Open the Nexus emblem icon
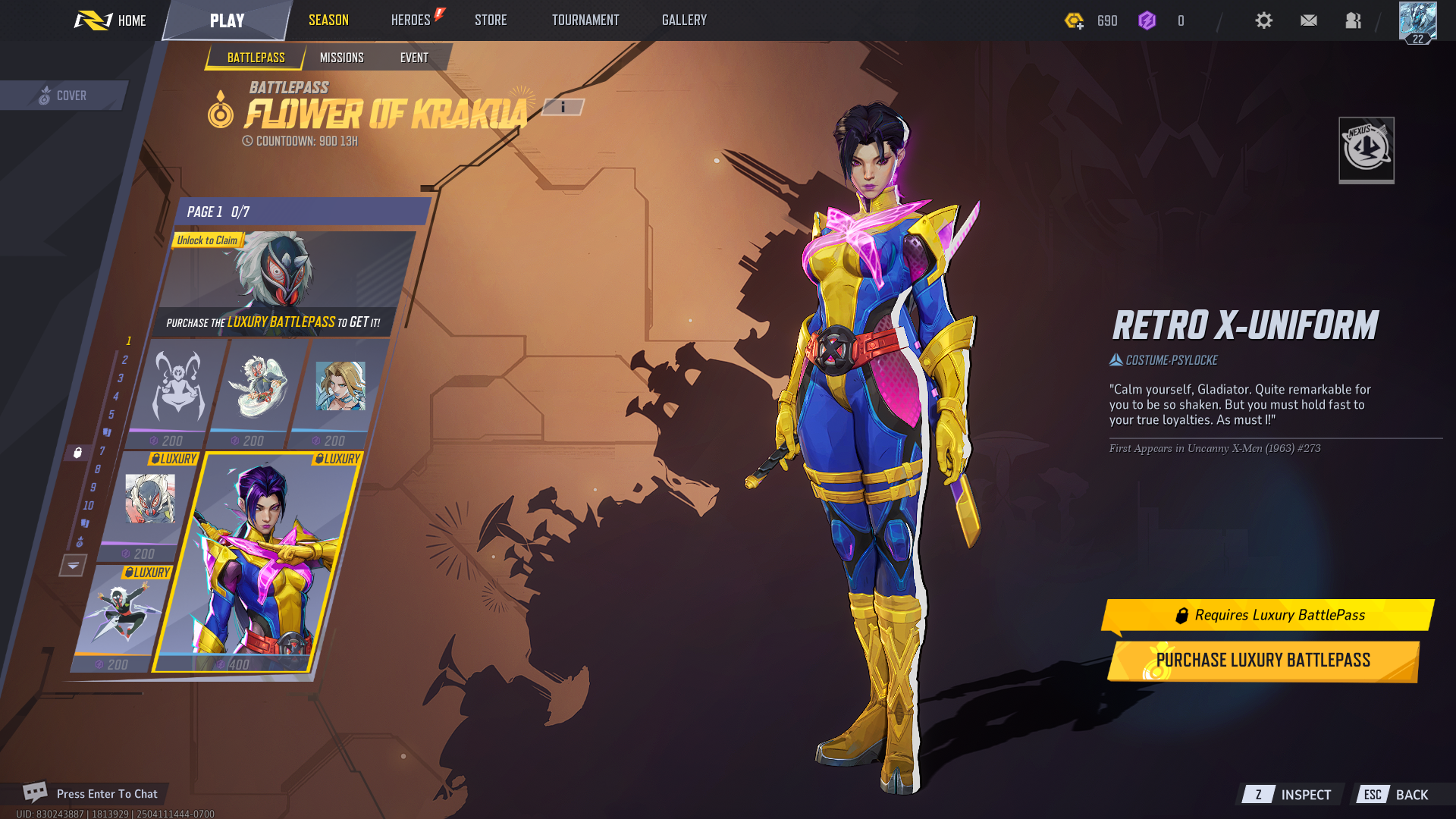 coord(1366,149)
